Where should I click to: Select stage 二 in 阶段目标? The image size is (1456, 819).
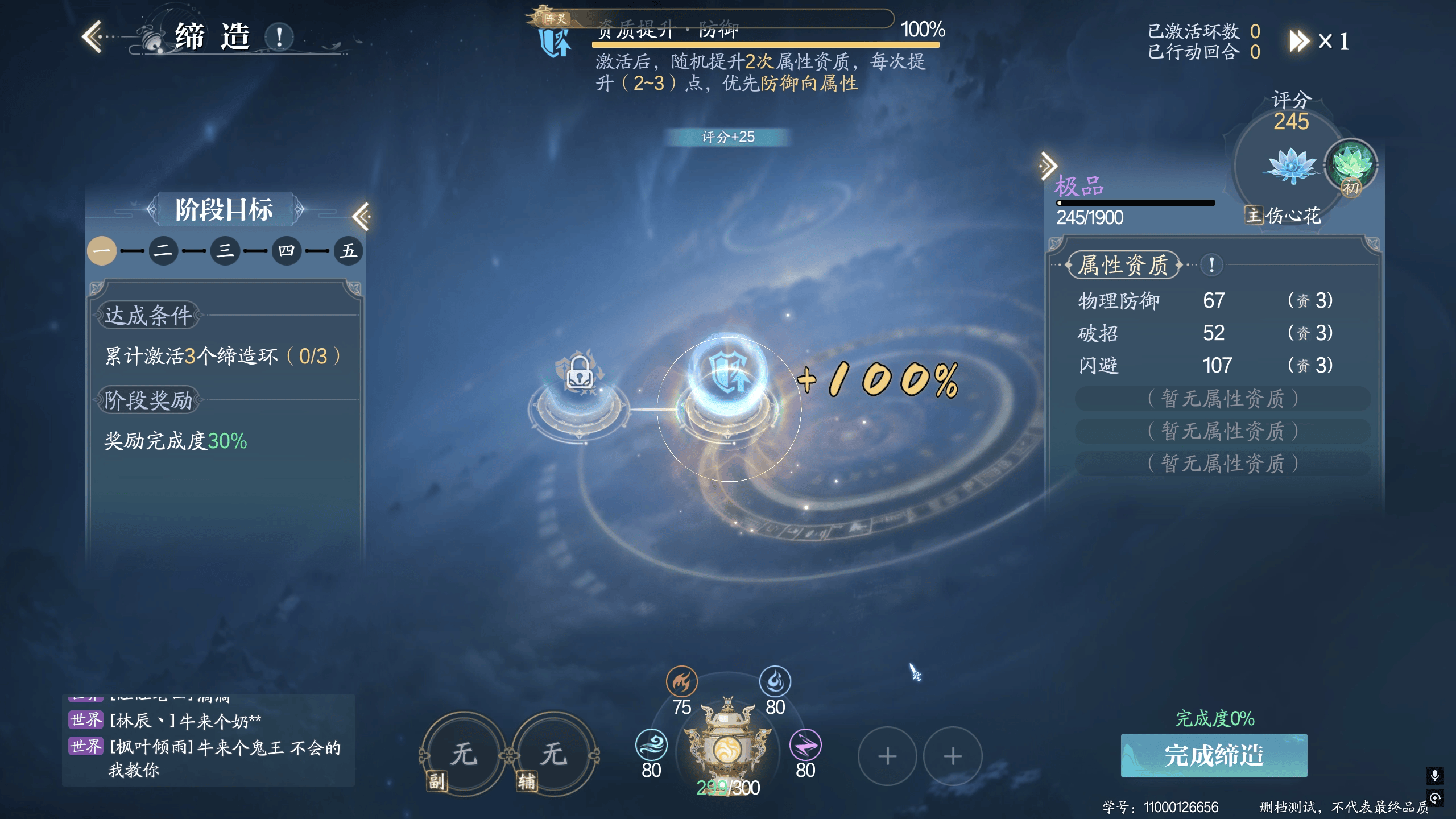pos(163,251)
